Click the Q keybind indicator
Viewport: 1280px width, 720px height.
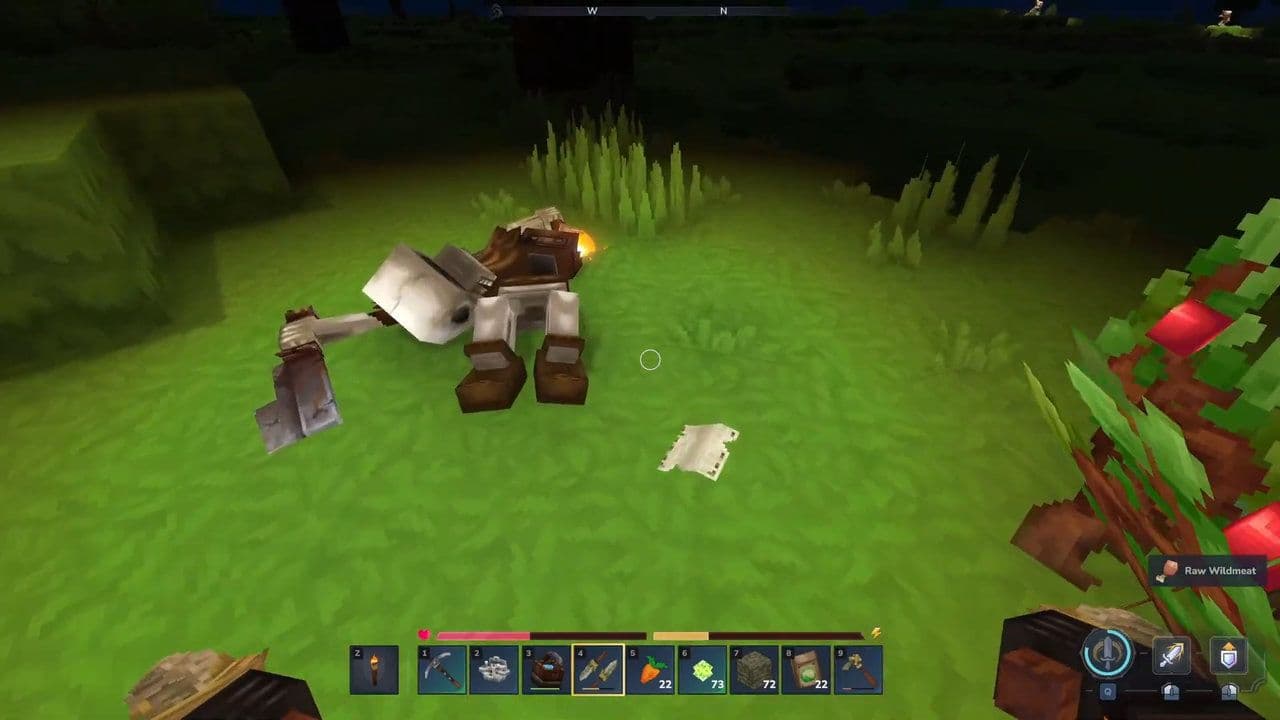coord(1109,692)
